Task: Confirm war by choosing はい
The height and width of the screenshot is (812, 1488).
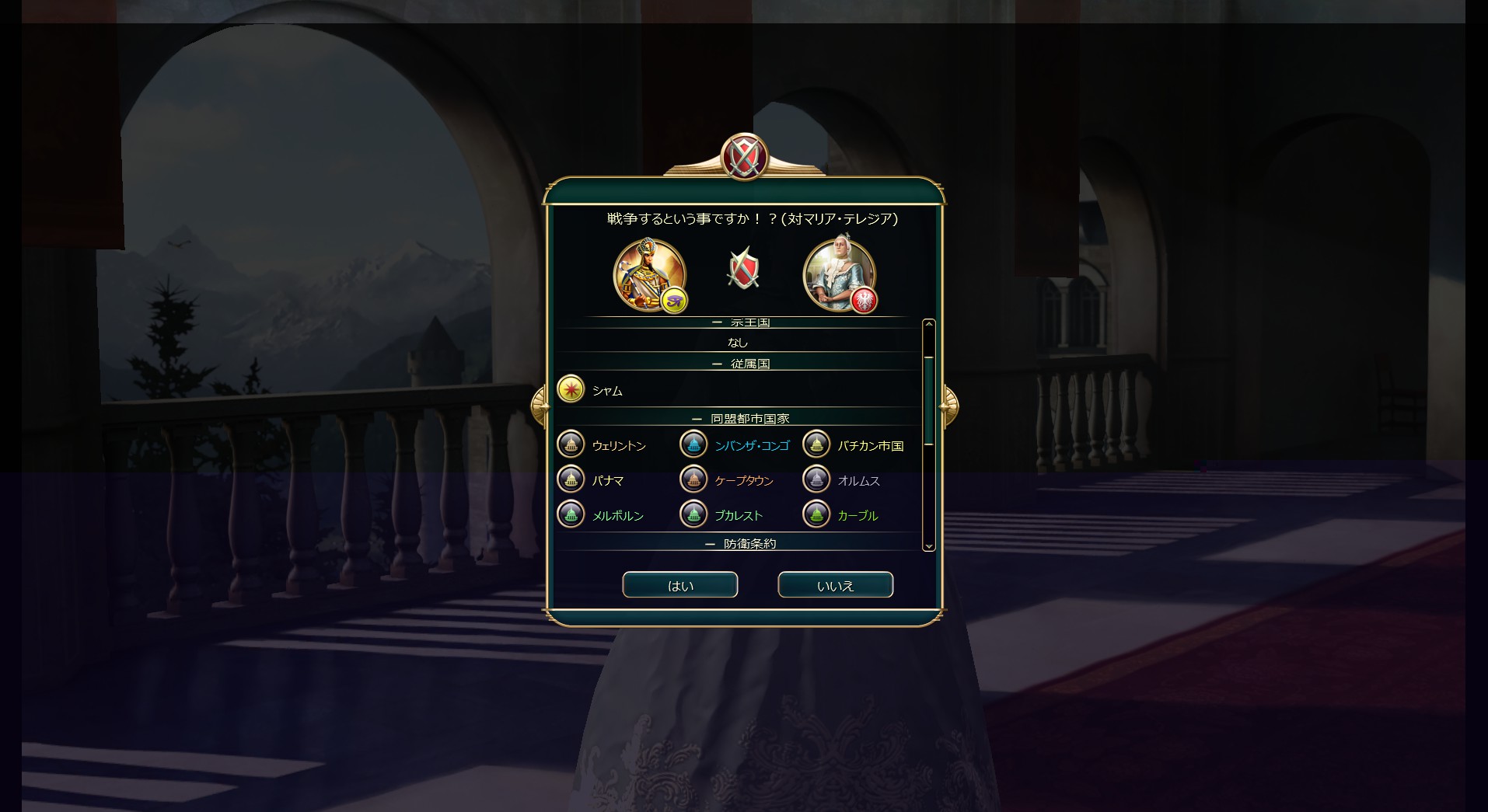Action: click(x=679, y=585)
